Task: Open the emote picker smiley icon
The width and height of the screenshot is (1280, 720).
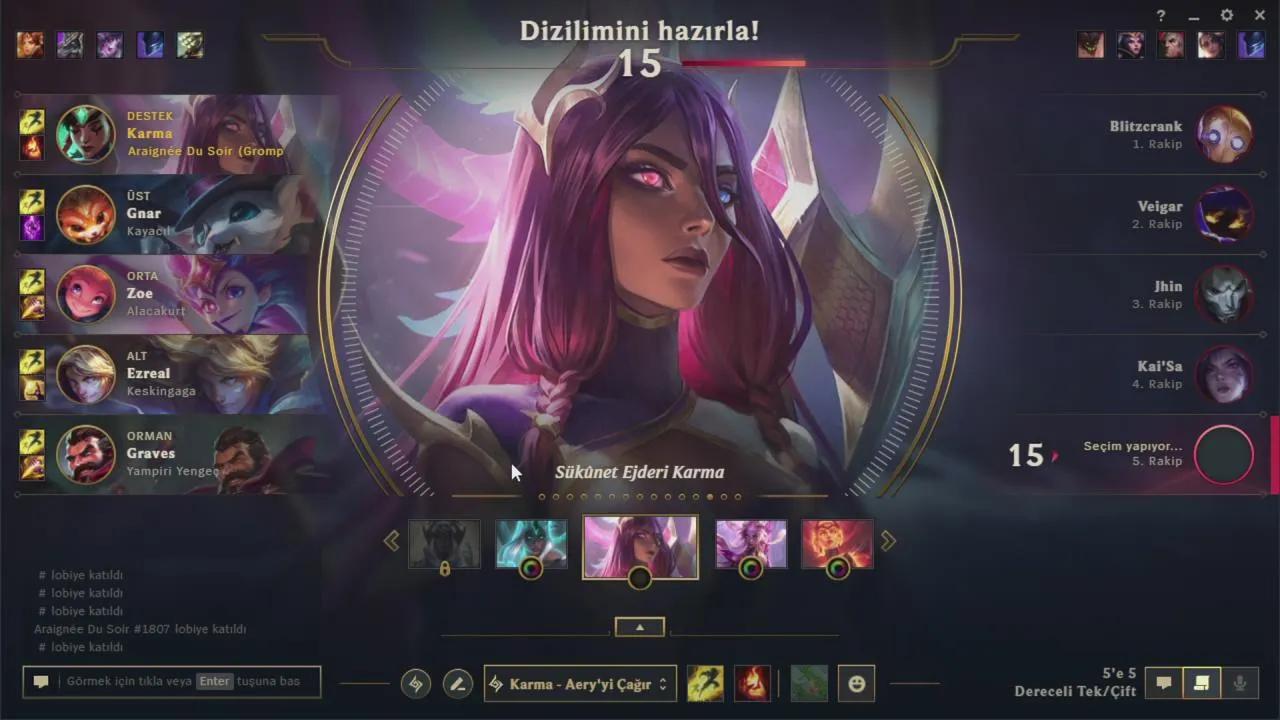Action: pyautogui.click(x=856, y=684)
